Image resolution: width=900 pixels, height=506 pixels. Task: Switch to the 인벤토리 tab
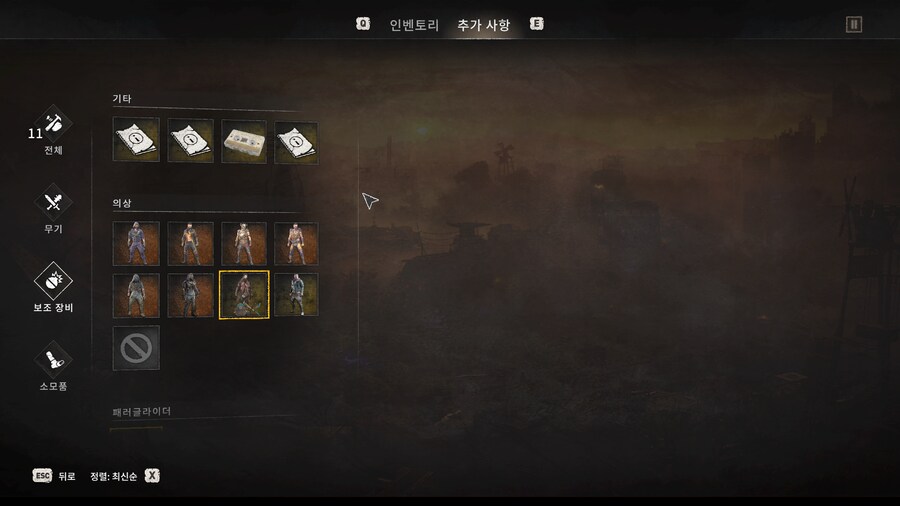tap(414, 25)
